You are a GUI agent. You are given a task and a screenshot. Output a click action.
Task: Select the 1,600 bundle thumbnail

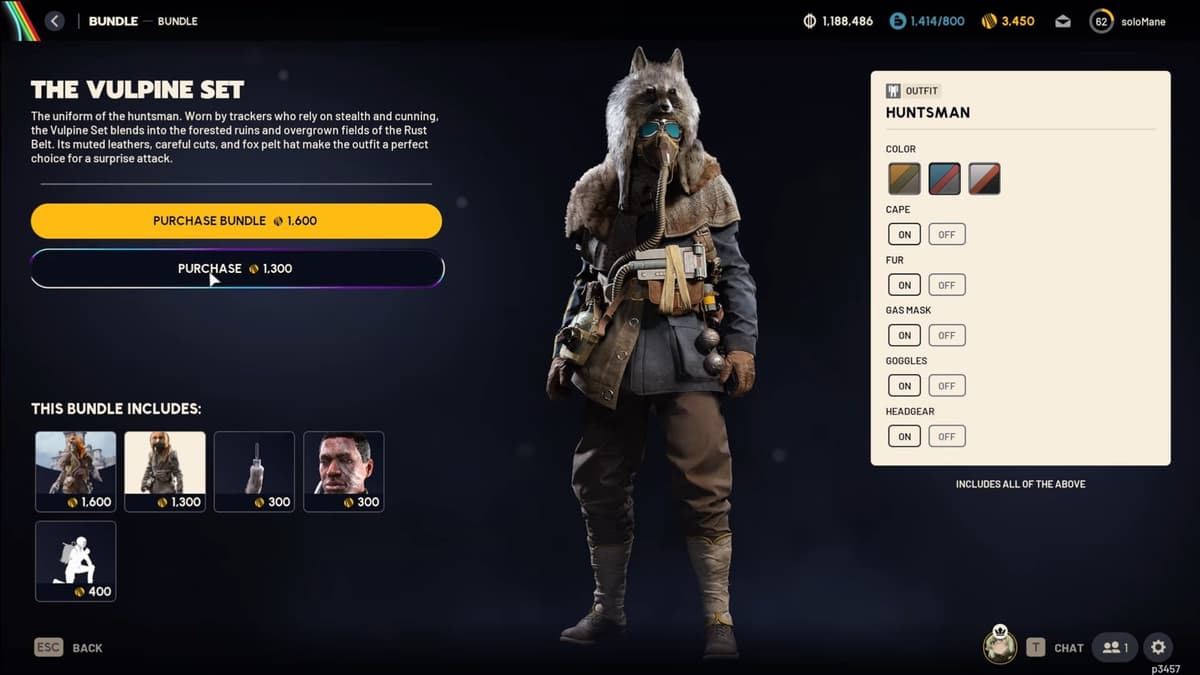pos(76,471)
